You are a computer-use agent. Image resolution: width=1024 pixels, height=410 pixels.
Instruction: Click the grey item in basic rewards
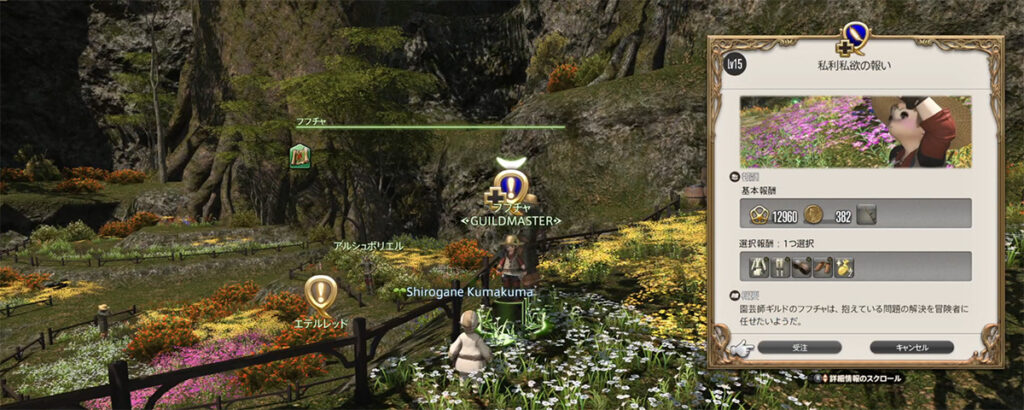(x=867, y=212)
